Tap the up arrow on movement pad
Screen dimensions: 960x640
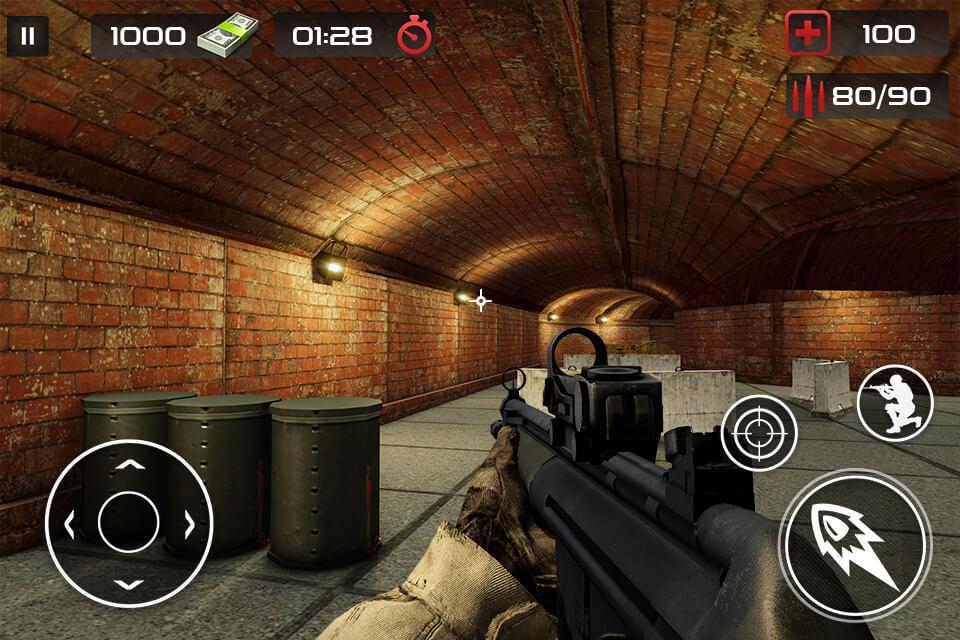(x=129, y=464)
